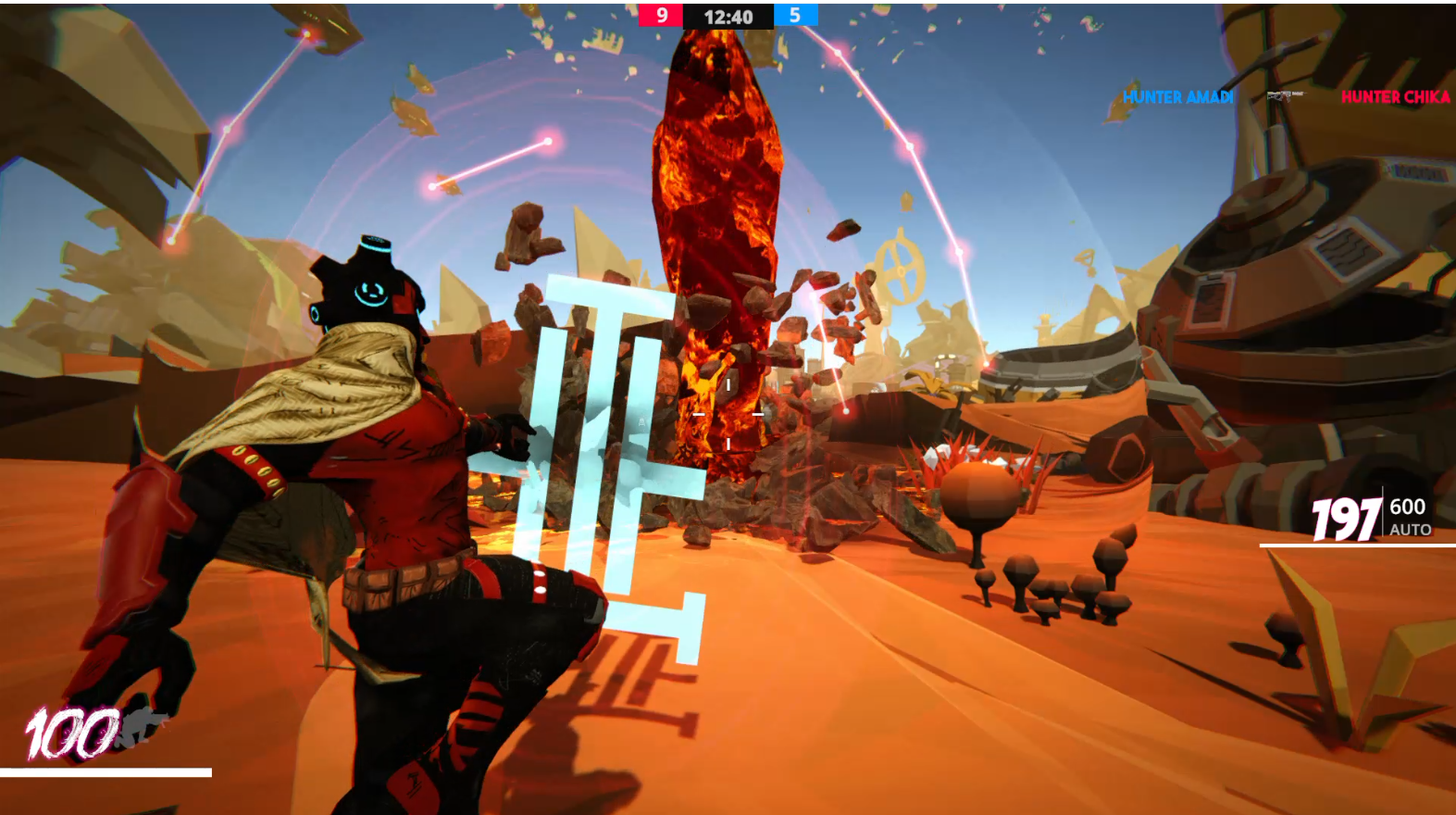1456x815 pixels.
Task: Click the white ability bar below the ammo
Action: pos(1356,546)
